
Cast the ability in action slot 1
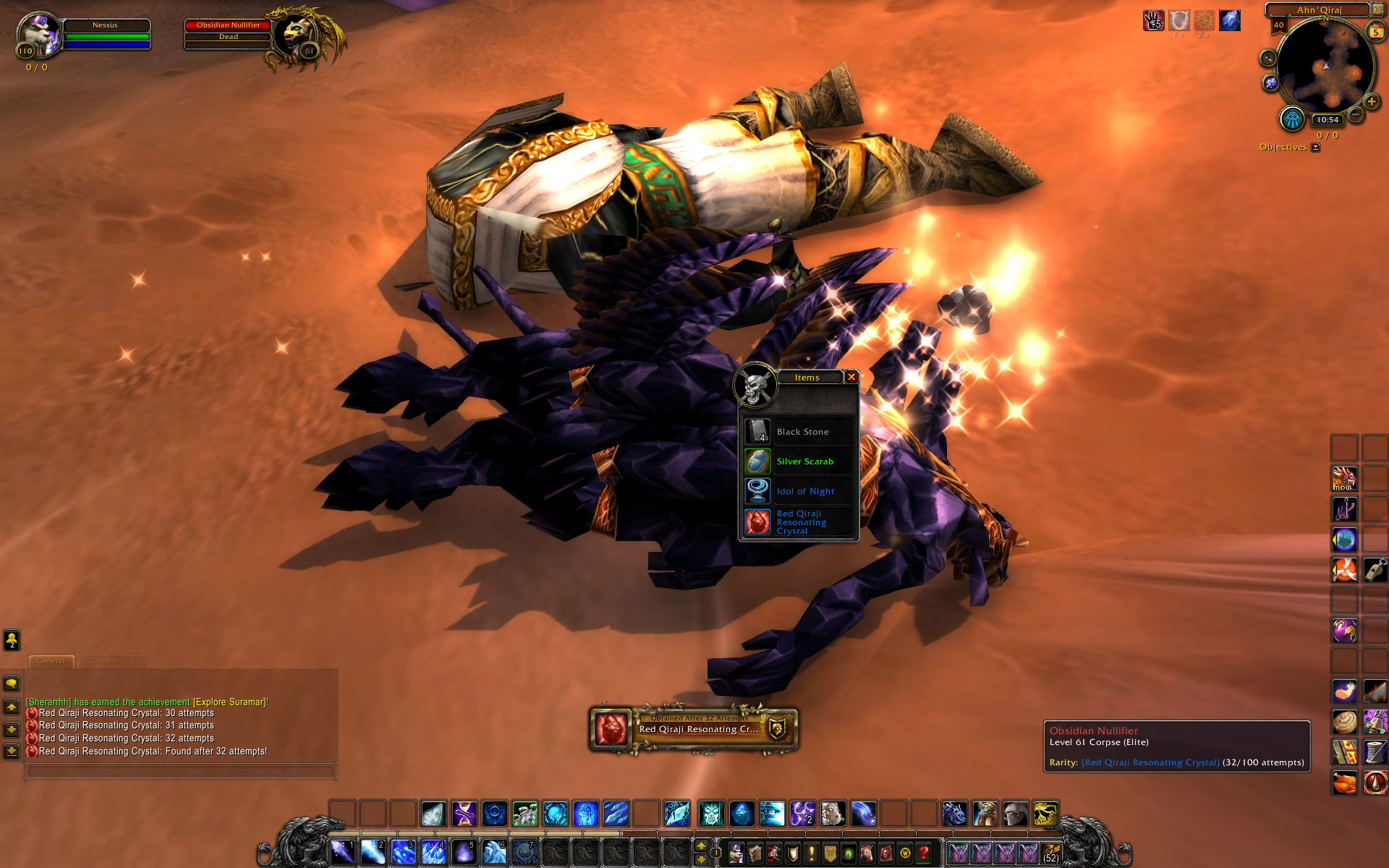pyautogui.click(x=342, y=852)
